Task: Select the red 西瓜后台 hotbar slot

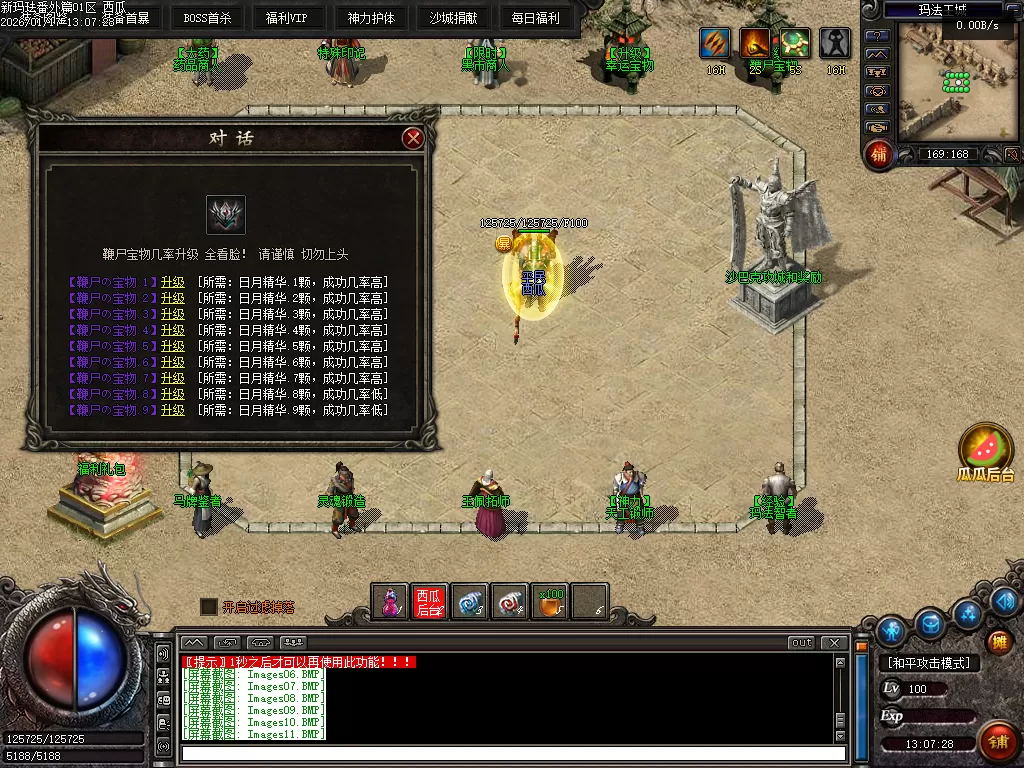Action: pyautogui.click(x=429, y=602)
